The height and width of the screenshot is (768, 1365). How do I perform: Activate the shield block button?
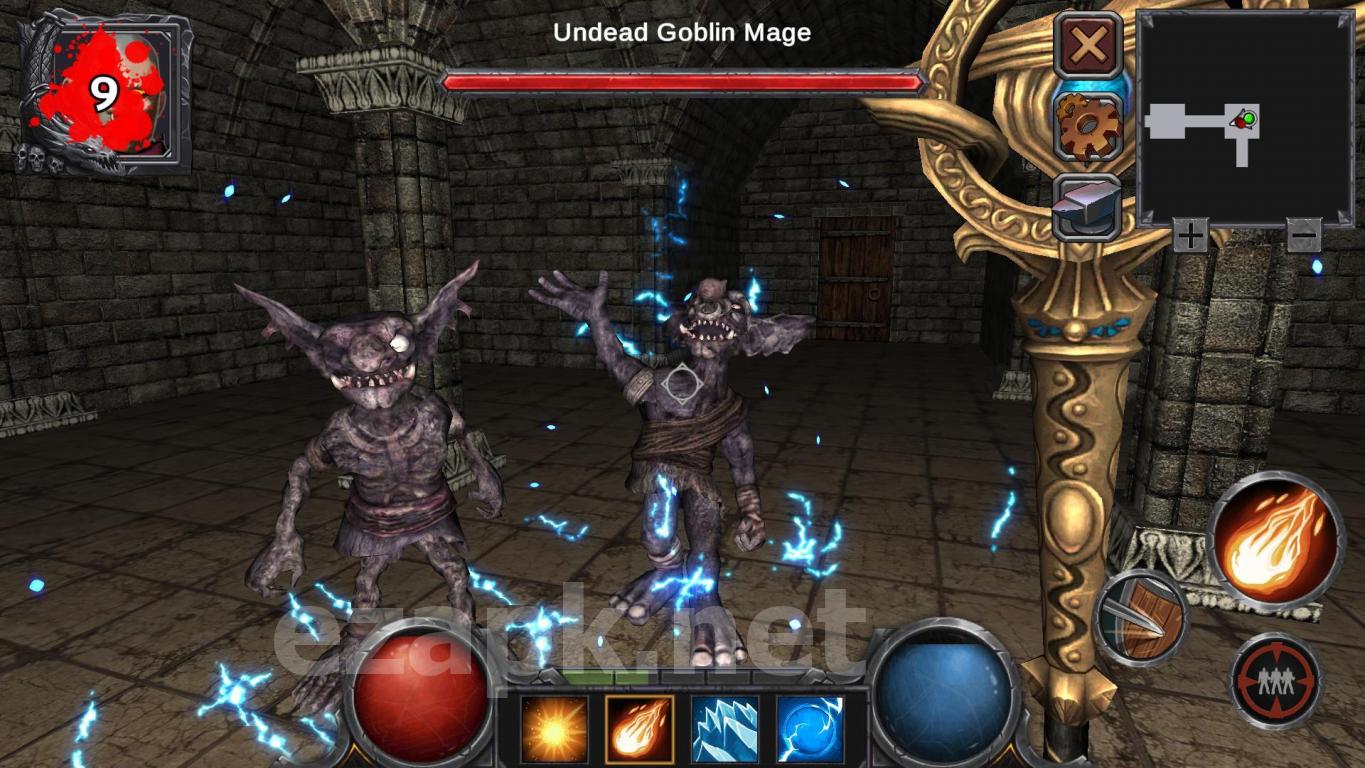click(x=1143, y=619)
